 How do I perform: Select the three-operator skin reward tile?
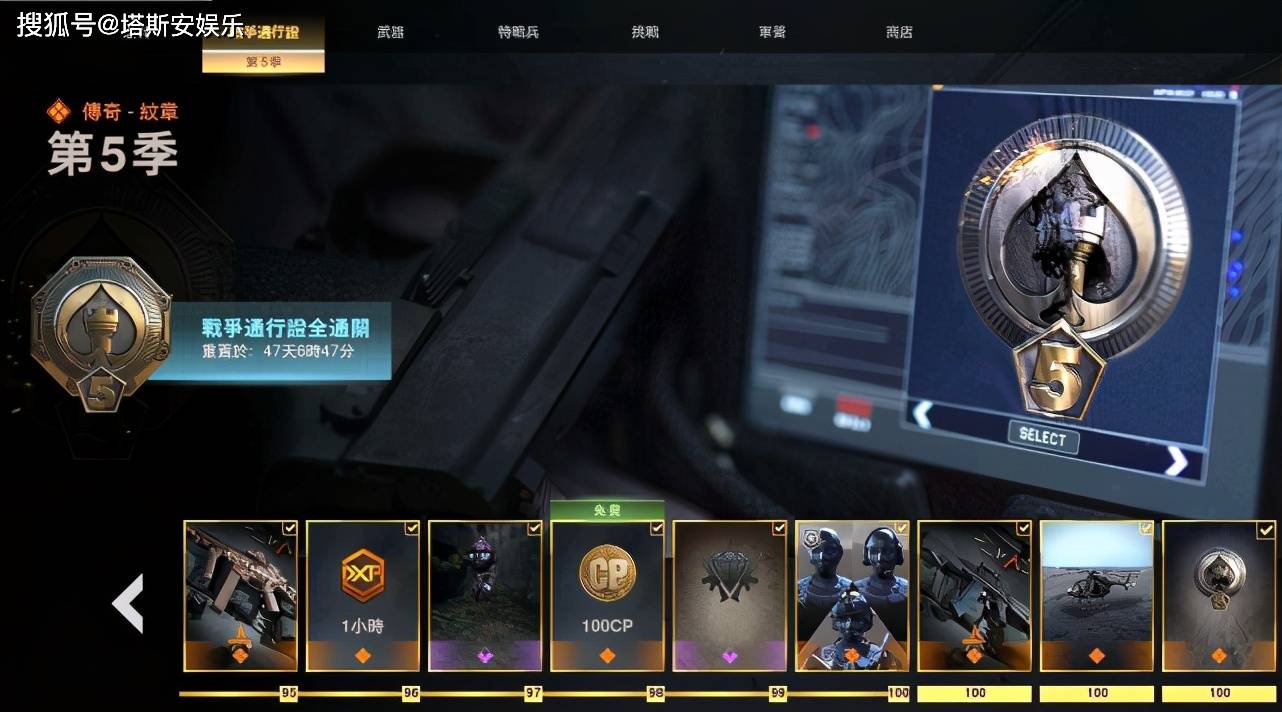pos(852,596)
